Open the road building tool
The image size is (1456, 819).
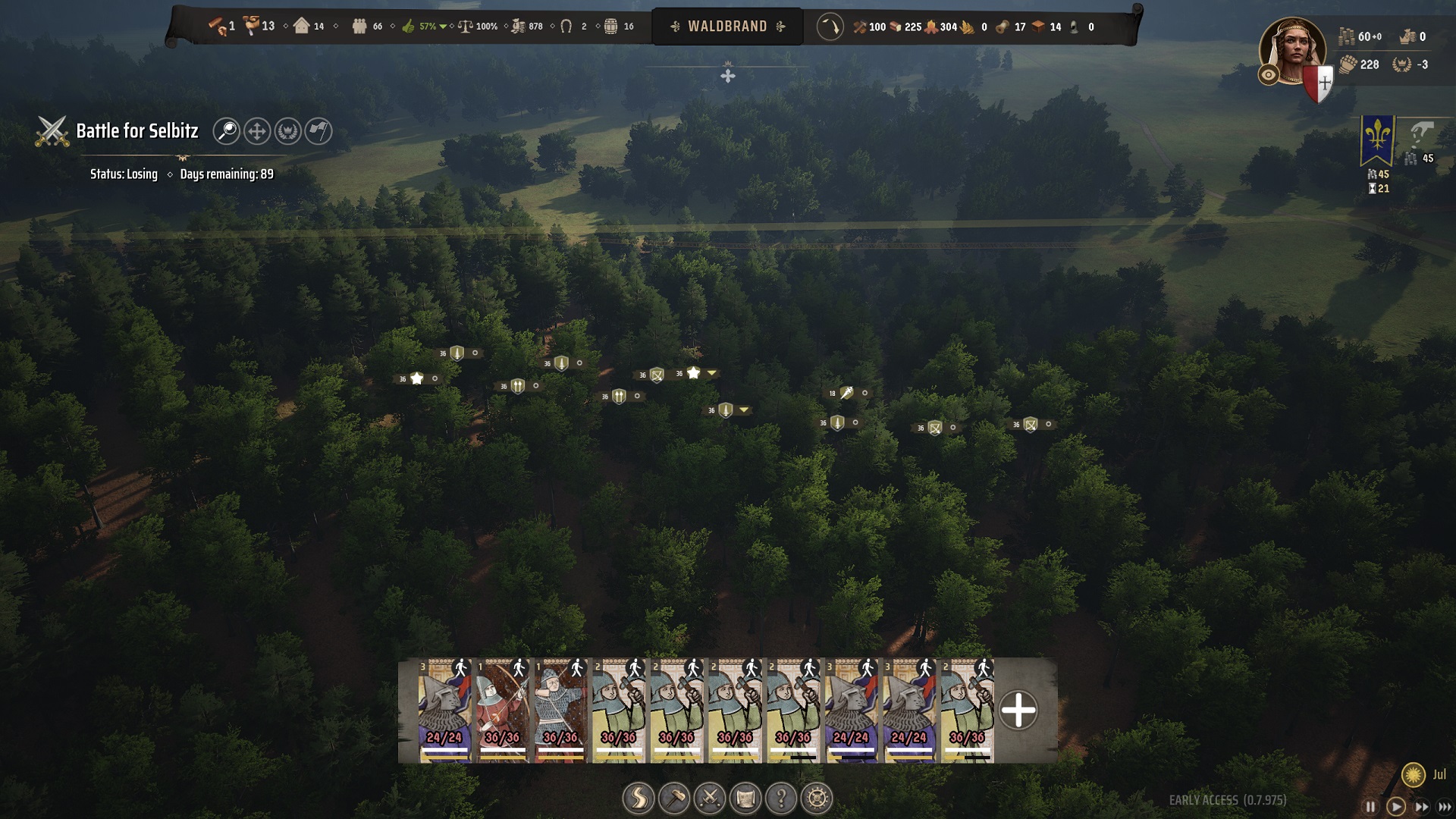coord(638,798)
